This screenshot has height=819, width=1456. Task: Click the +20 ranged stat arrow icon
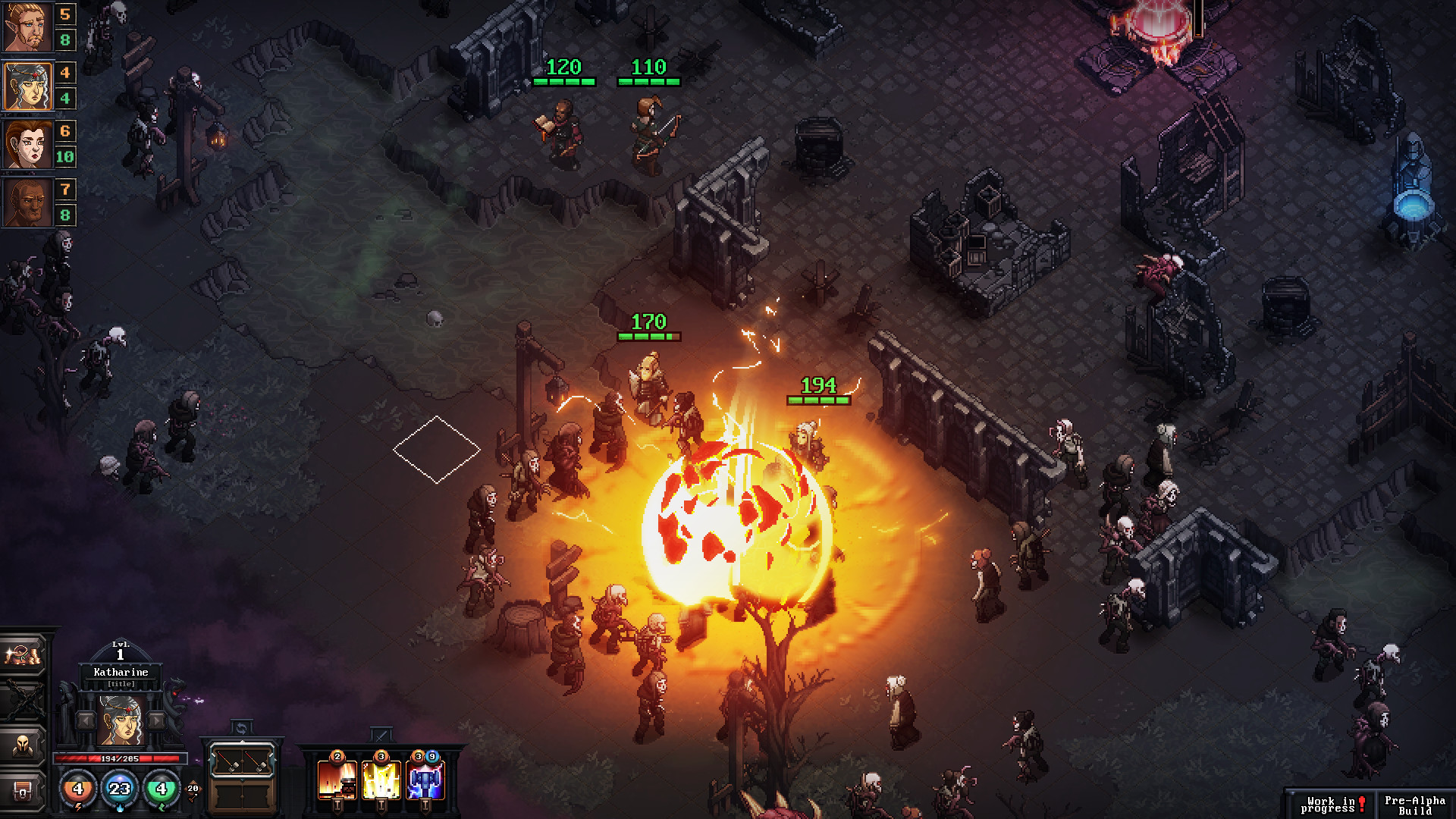(x=194, y=789)
